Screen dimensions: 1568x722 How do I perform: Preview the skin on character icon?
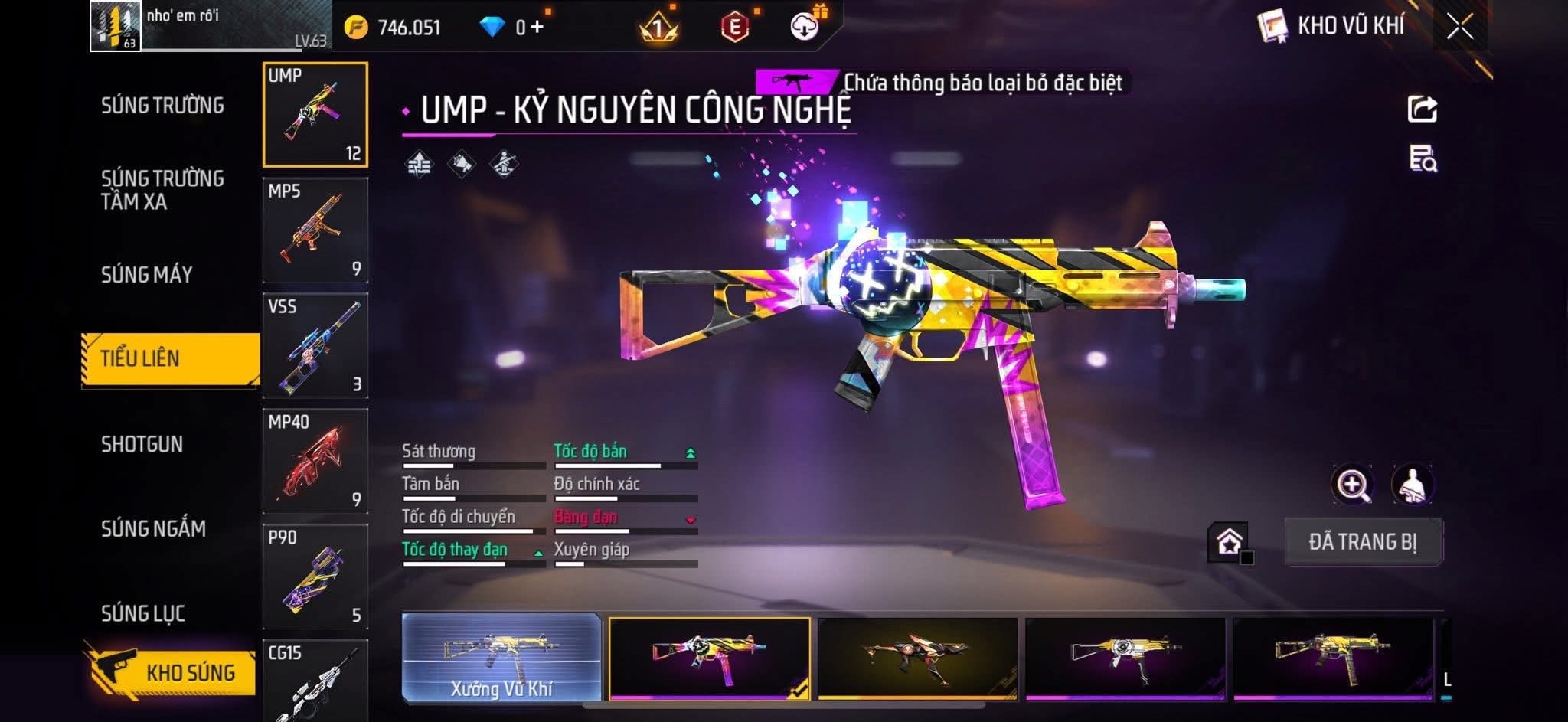(1412, 485)
